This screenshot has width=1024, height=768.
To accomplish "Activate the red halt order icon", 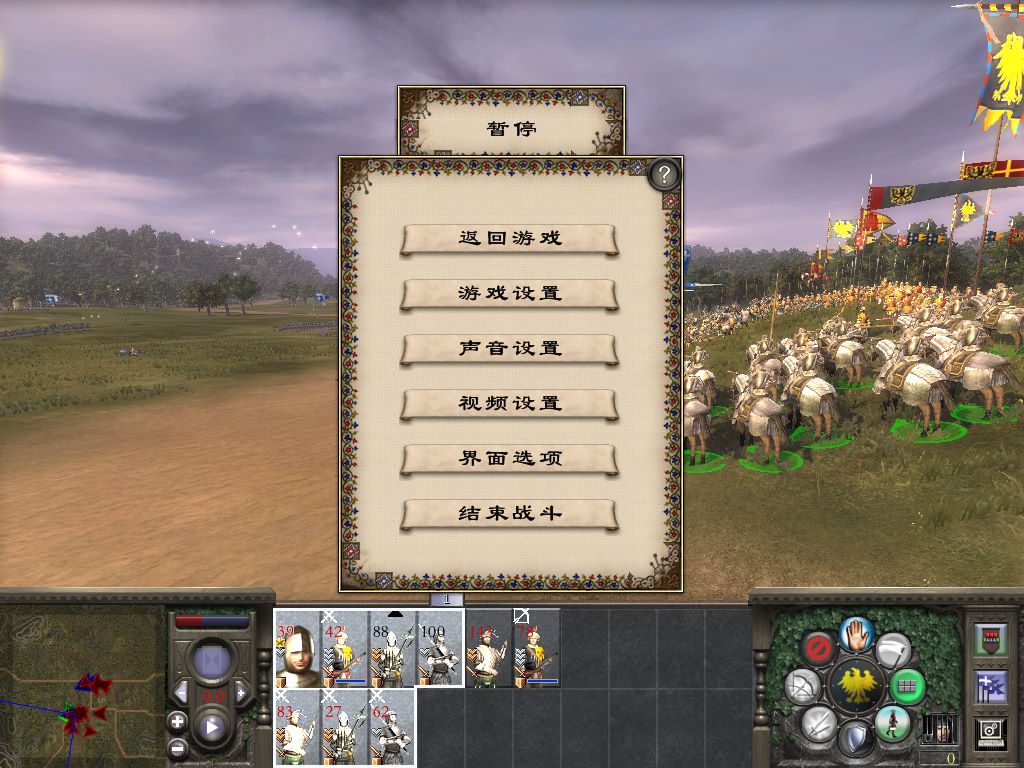I will (x=820, y=647).
